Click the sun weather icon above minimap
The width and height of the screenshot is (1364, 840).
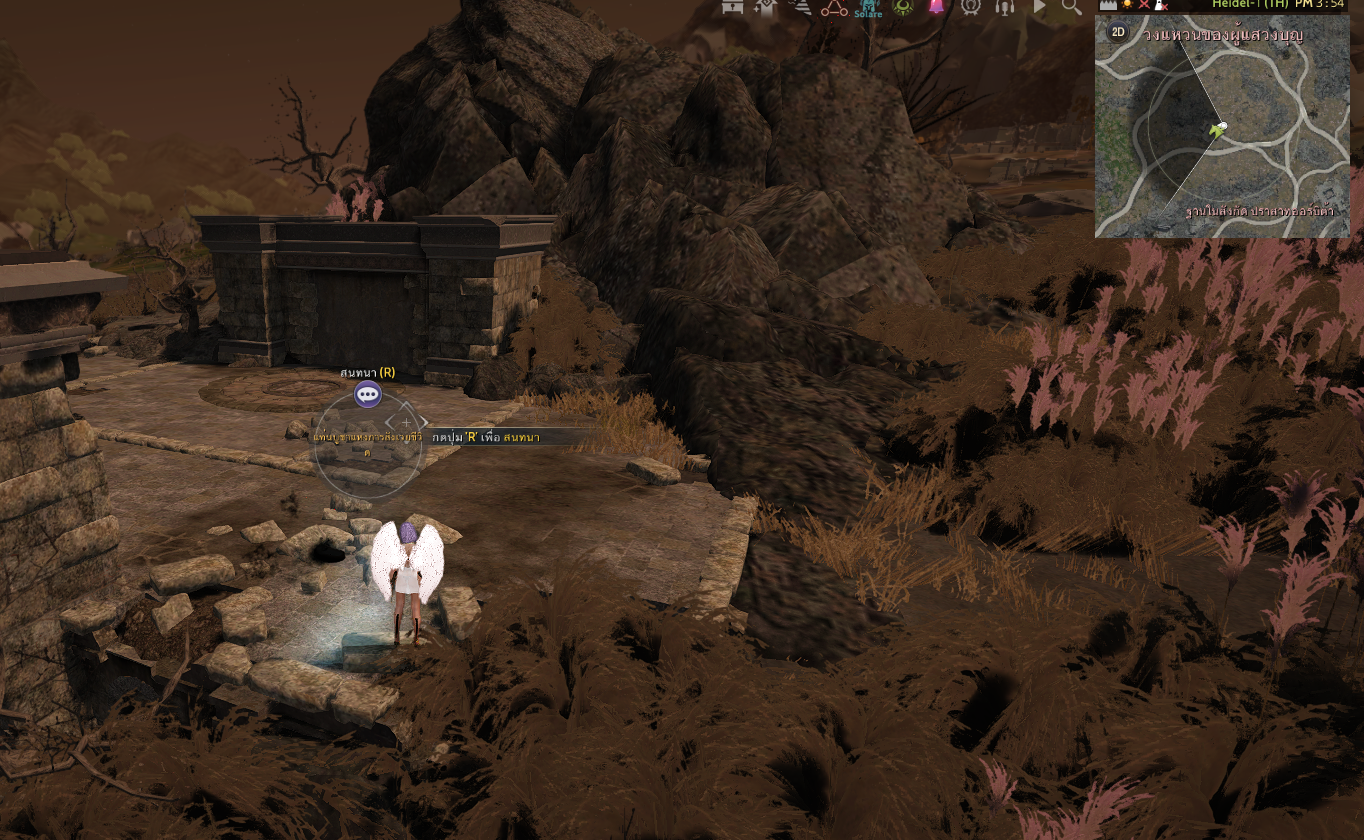[x=1127, y=5]
